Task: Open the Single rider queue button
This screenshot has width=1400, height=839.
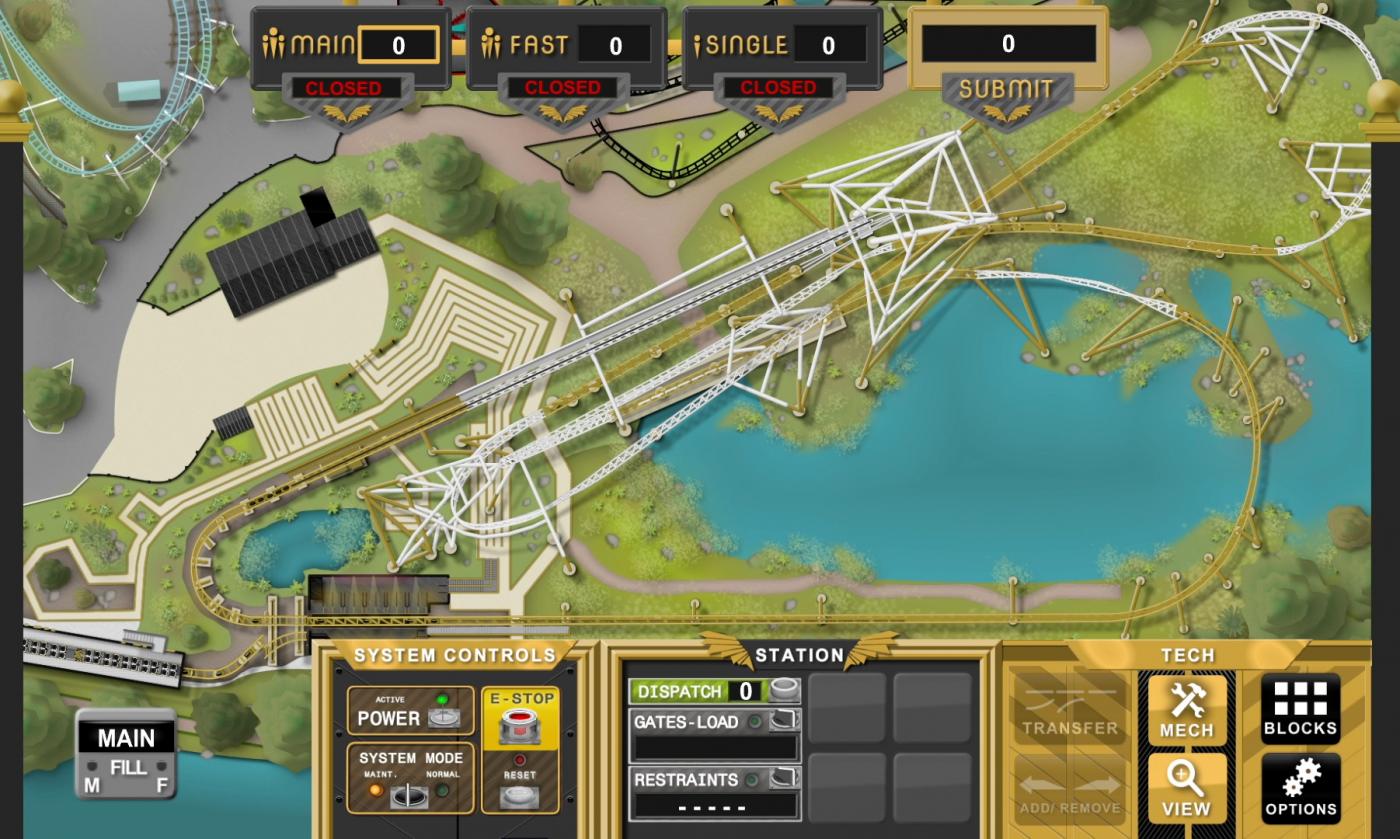Action: click(778, 89)
